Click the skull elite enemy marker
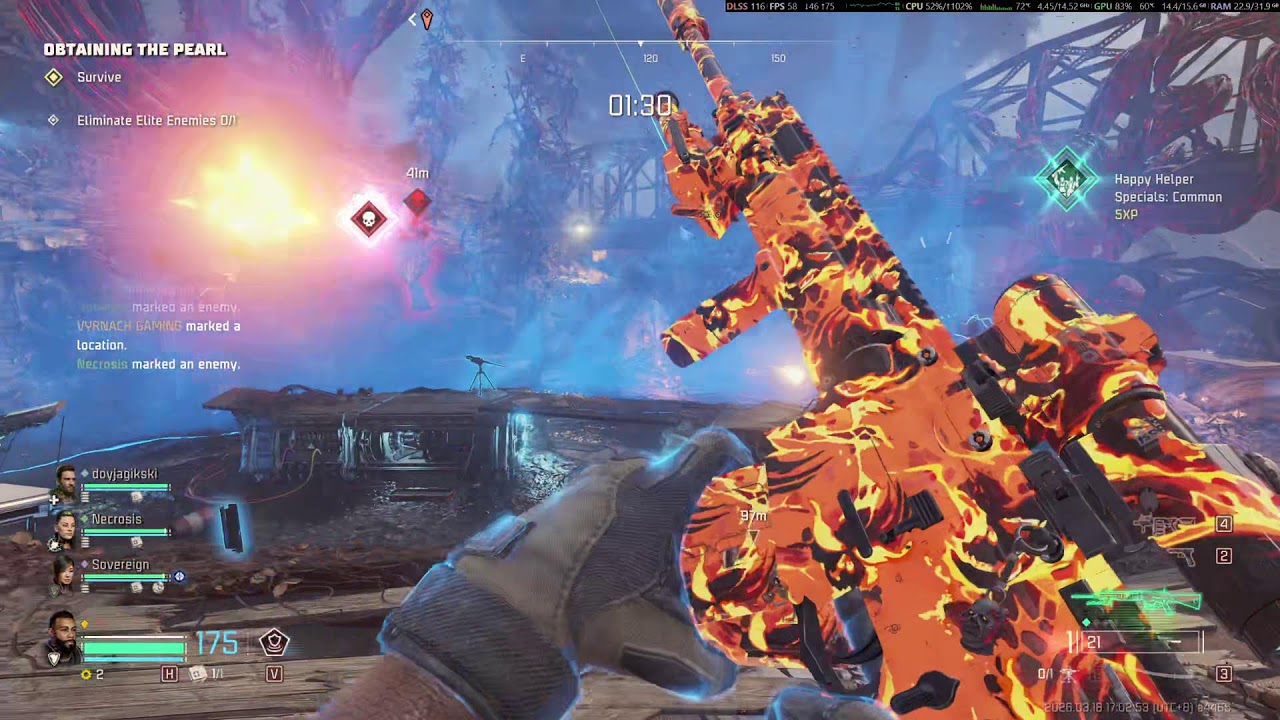 (369, 218)
